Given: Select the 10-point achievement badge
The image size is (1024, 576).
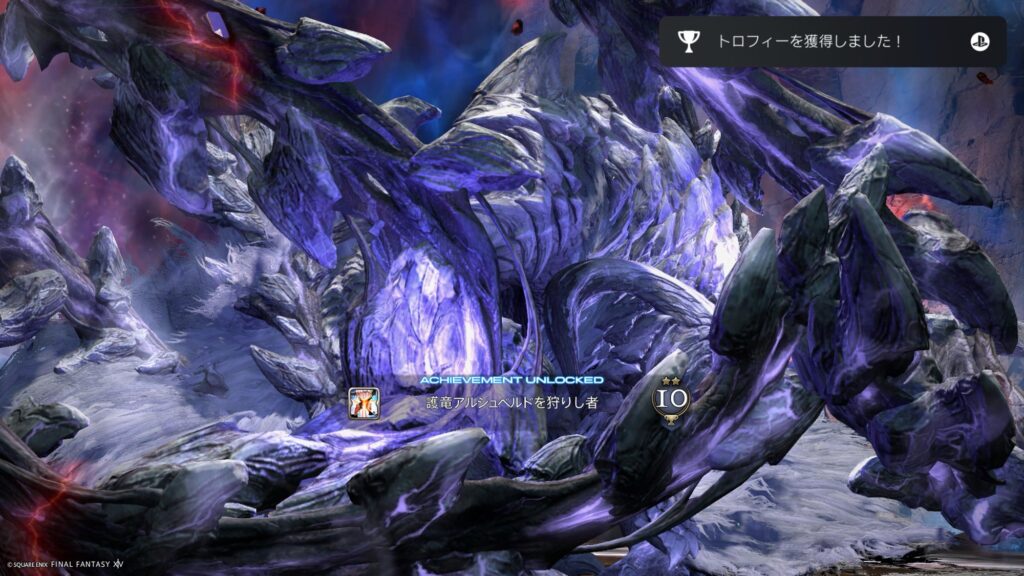Looking at the screenshot, I should point(671,400).
